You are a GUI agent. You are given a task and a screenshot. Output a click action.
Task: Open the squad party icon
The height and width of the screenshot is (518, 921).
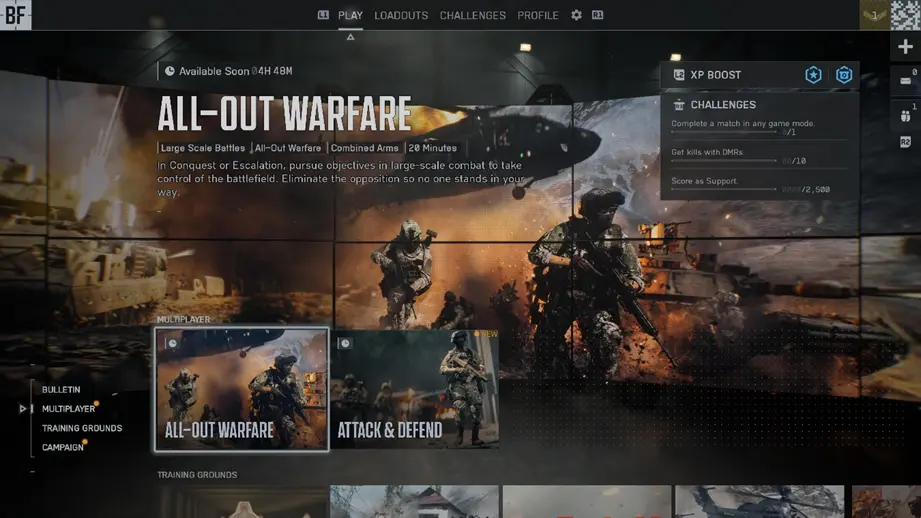point(905,116)
